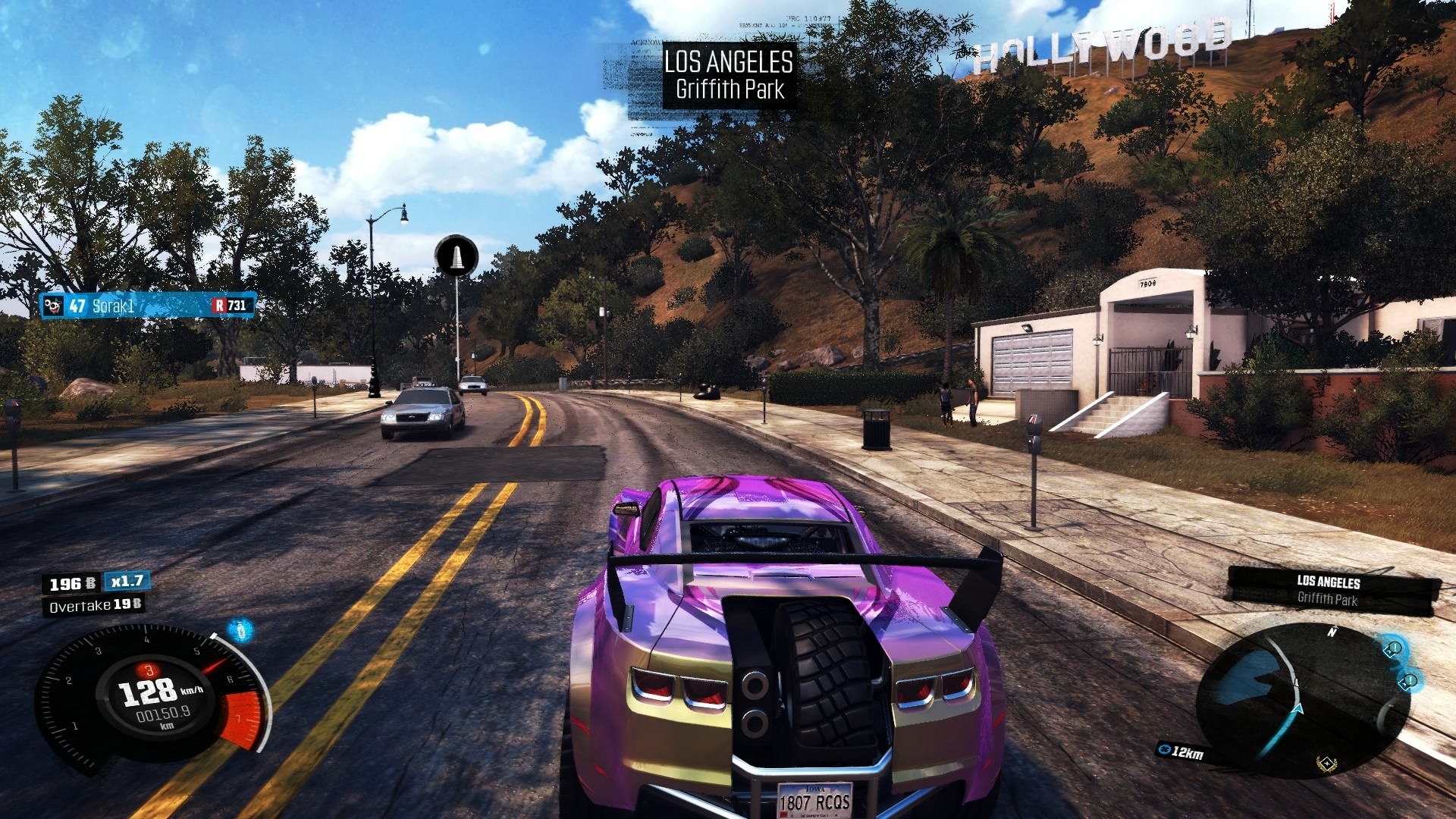
Task: Select the skill challenge marker icon above the road
Action: point(457,256)
